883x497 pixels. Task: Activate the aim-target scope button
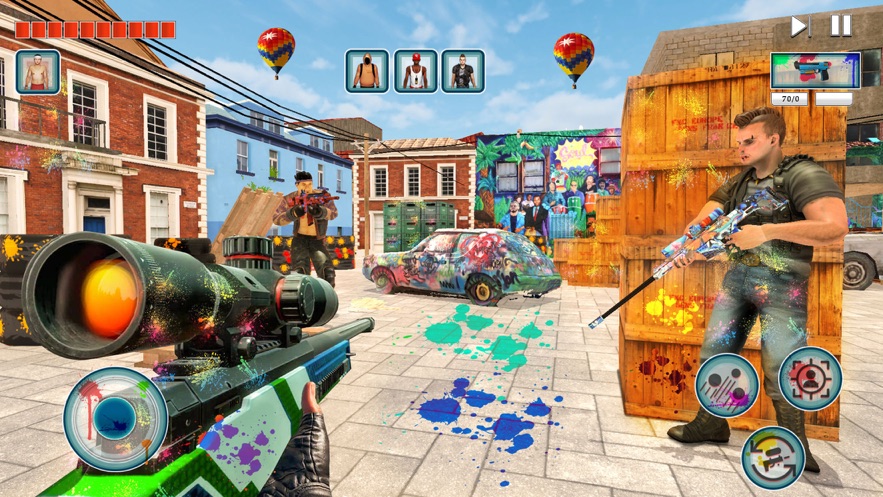[810, 379]
